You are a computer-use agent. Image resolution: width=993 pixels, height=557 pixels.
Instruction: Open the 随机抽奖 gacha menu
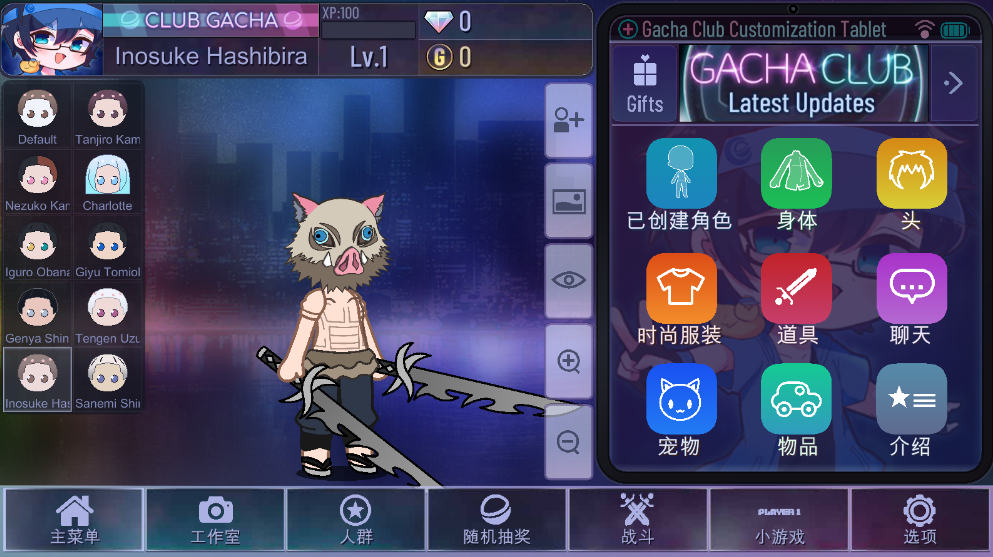point(496,519)
